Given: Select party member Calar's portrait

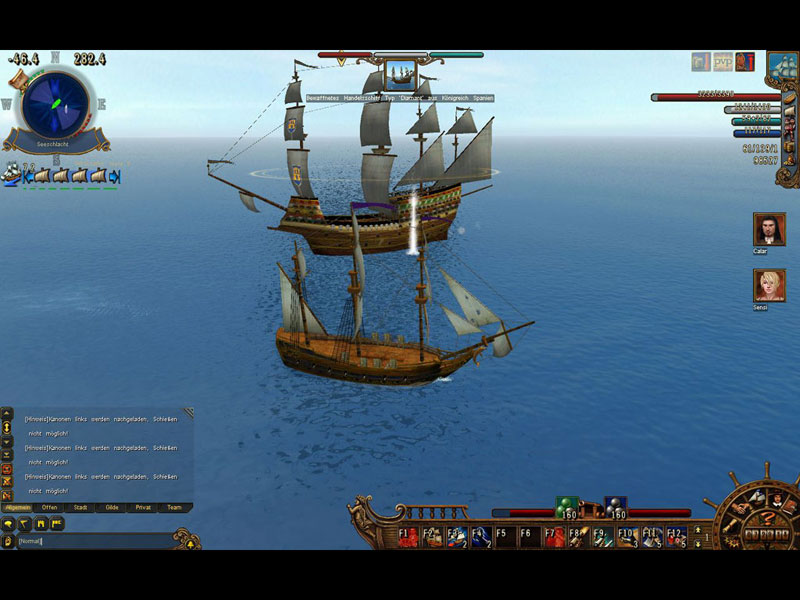Looking at the screenshot, I should click(x=768, y=229).
